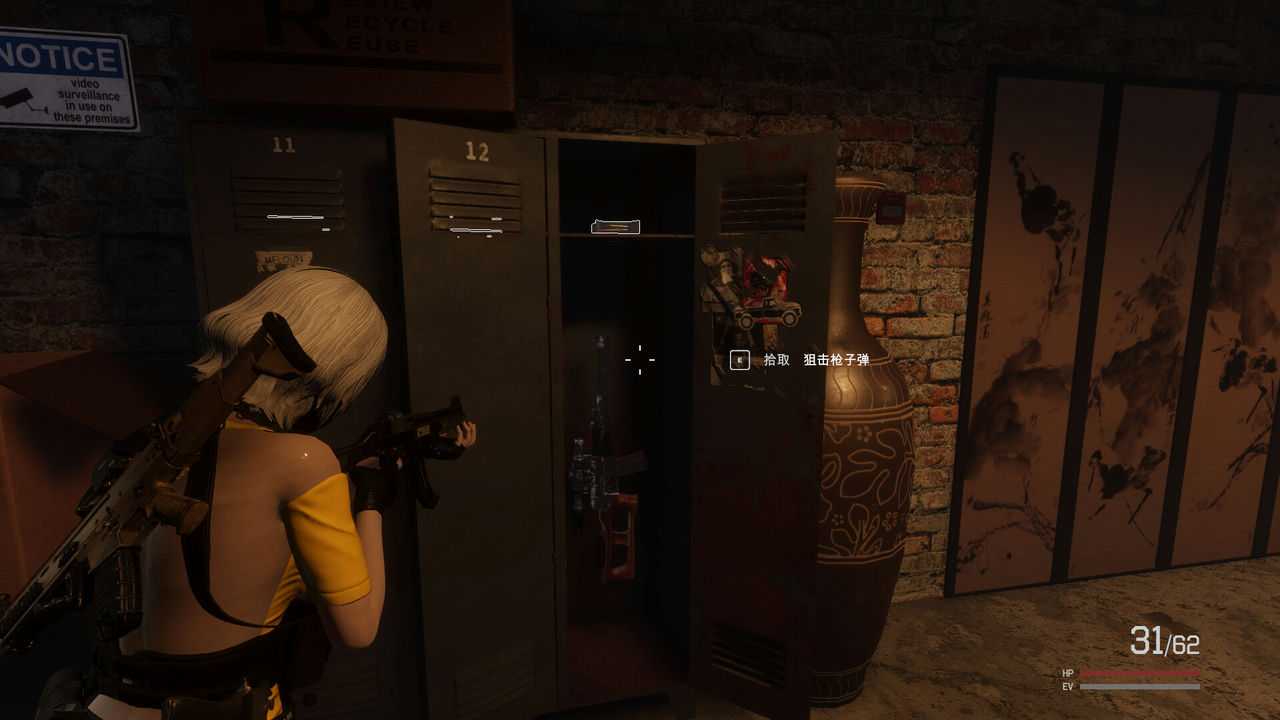Click the glowing marker inside locker 11
The width and height of the screenshot is (1280, 720).
295,218
